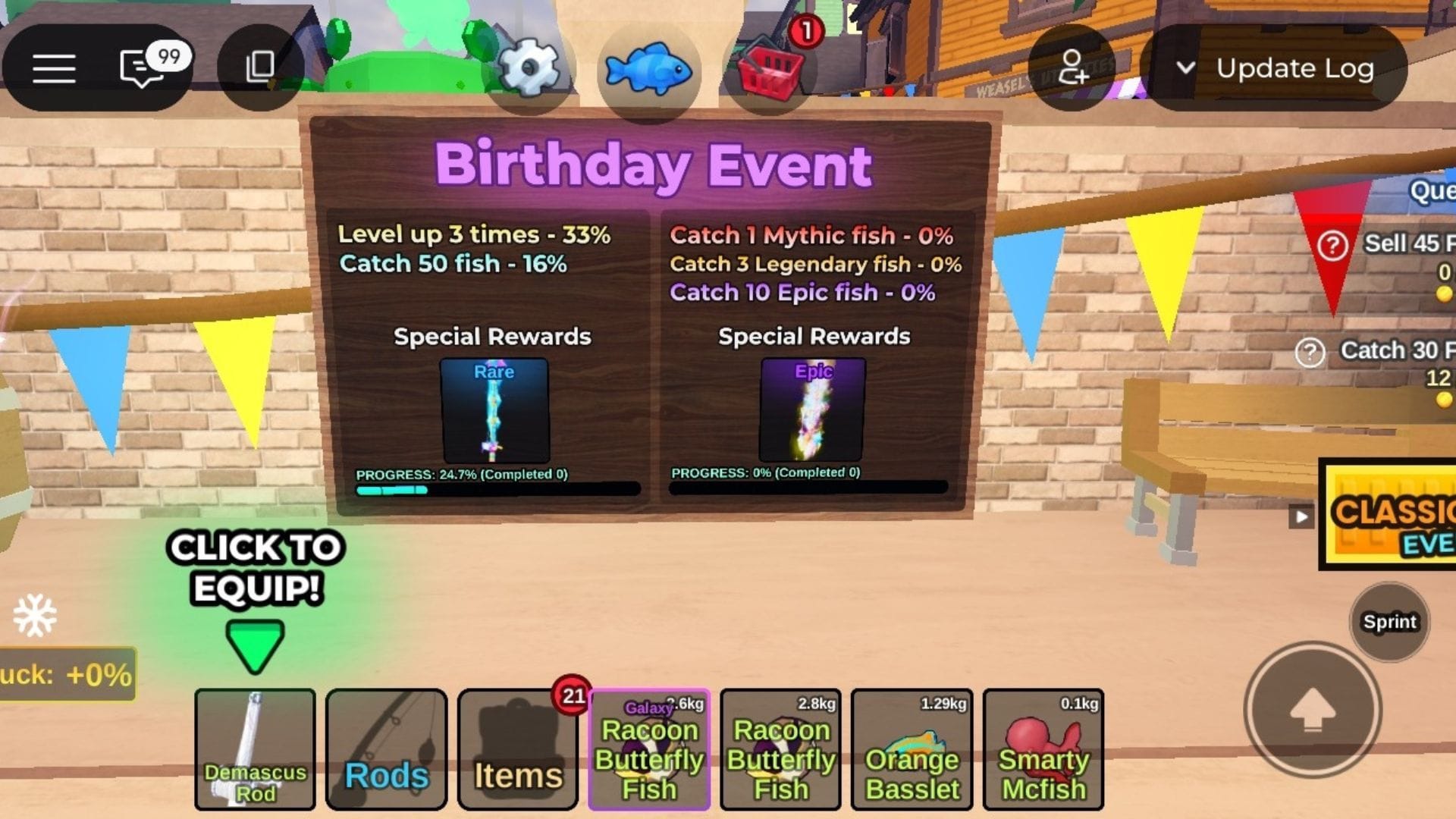Select the Galaxy Racoon Butterfly Fish
The width and height of the screenshot is (1456, 819).
(x=649, y=751)
